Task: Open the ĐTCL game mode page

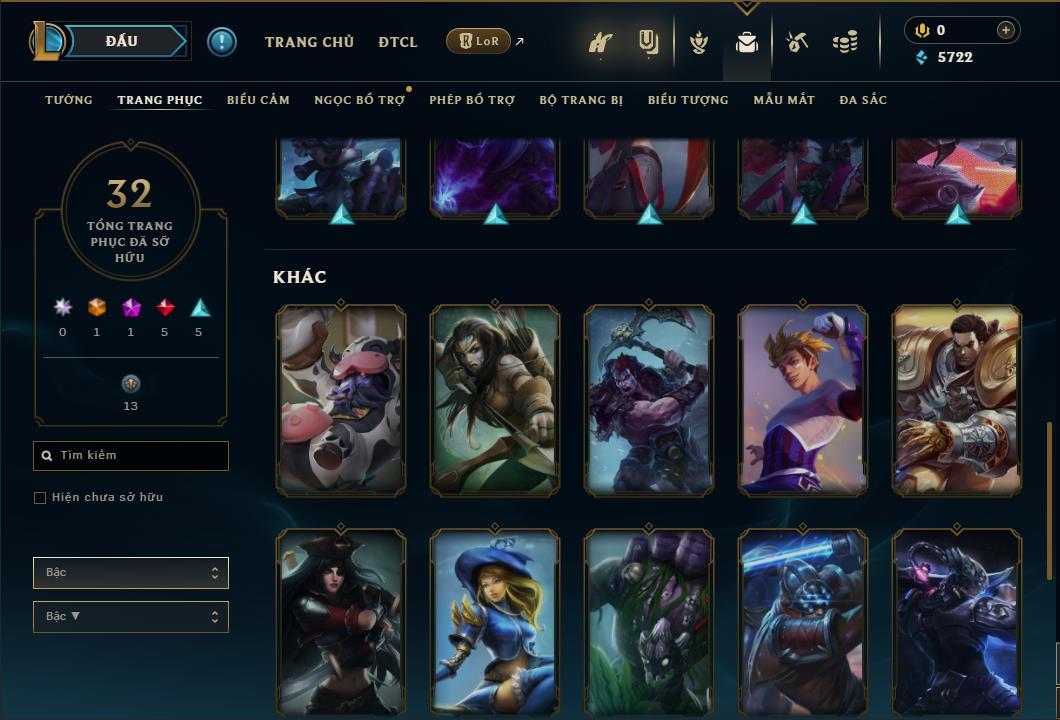Action: (398, 42)
